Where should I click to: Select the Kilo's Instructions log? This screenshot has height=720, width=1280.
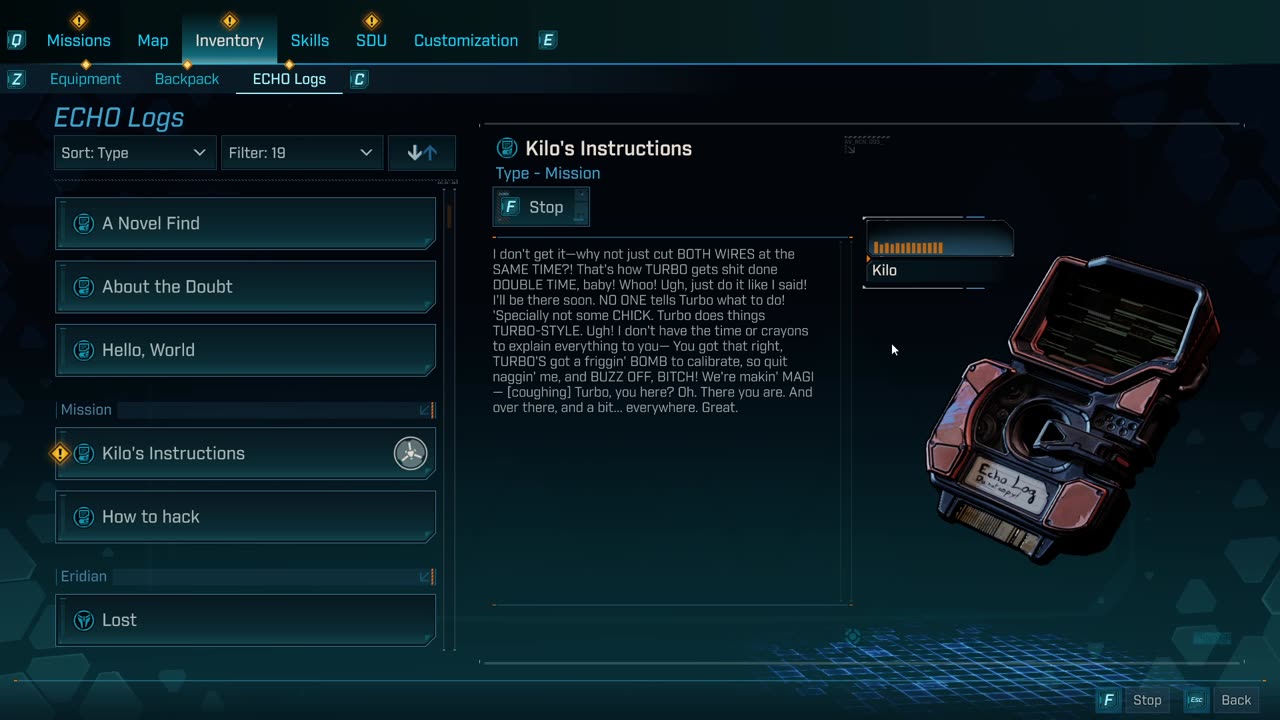[x=245, y=453]
